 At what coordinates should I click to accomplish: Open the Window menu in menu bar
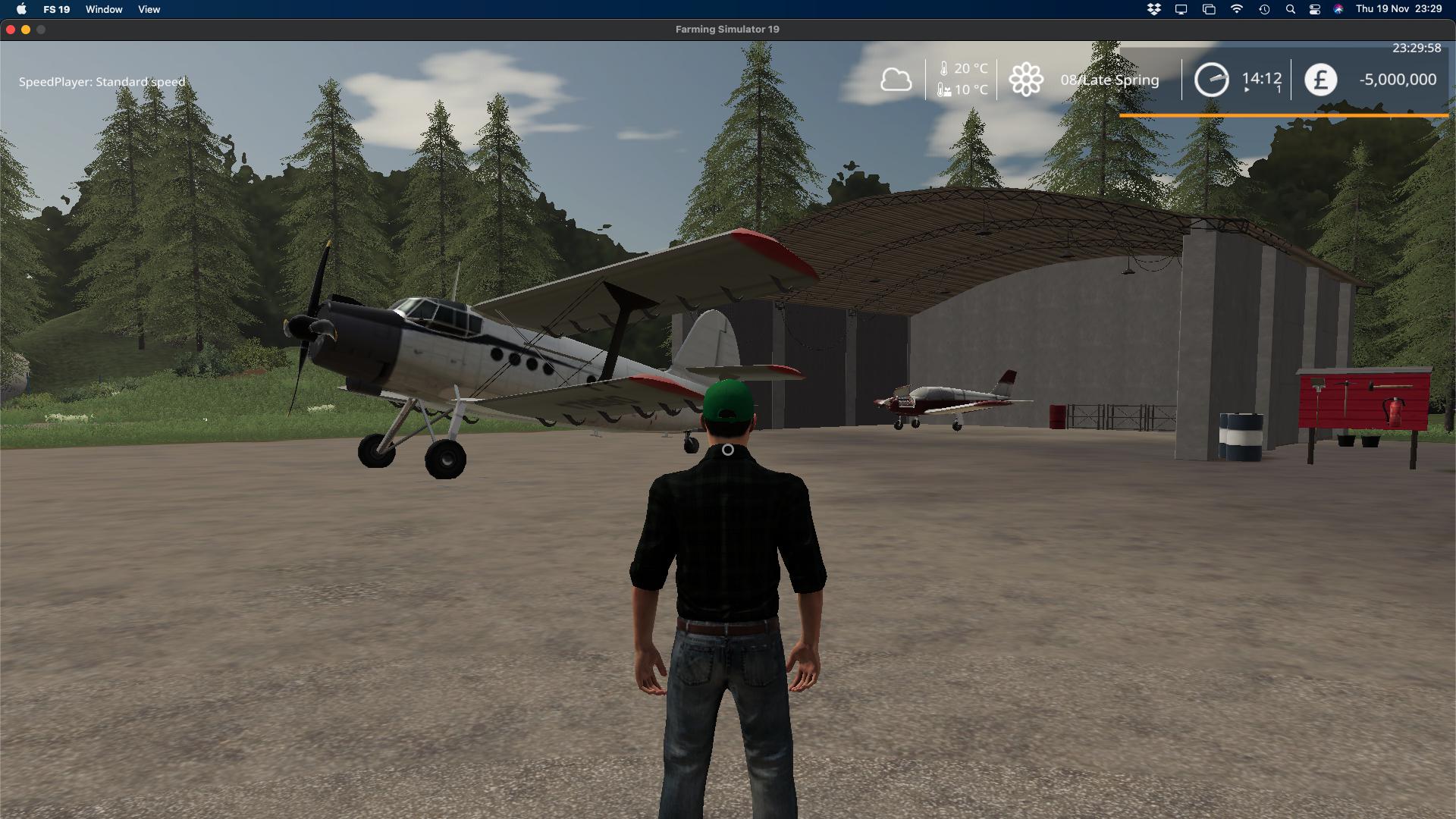coord(104,9)
